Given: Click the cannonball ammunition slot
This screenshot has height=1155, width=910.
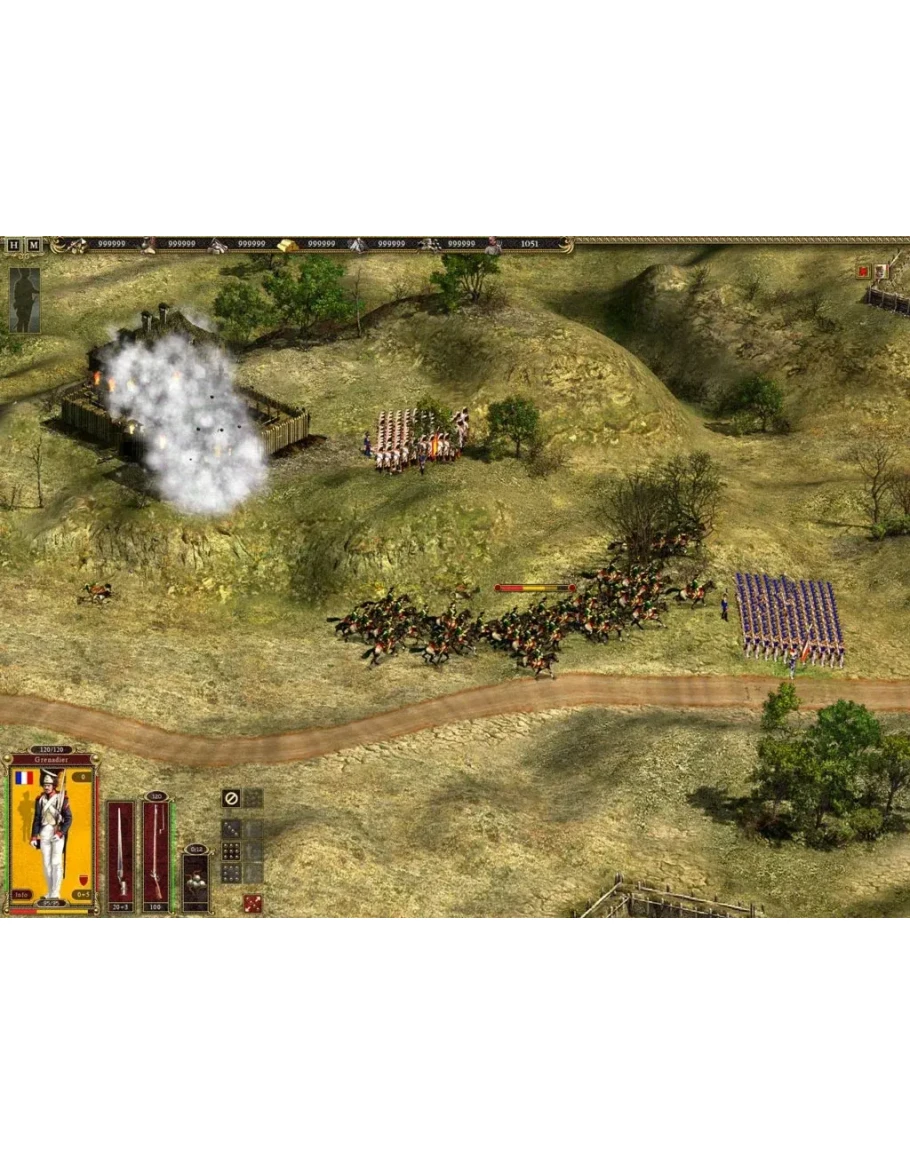Looking at the screenshot, I should tap(196, 880).
